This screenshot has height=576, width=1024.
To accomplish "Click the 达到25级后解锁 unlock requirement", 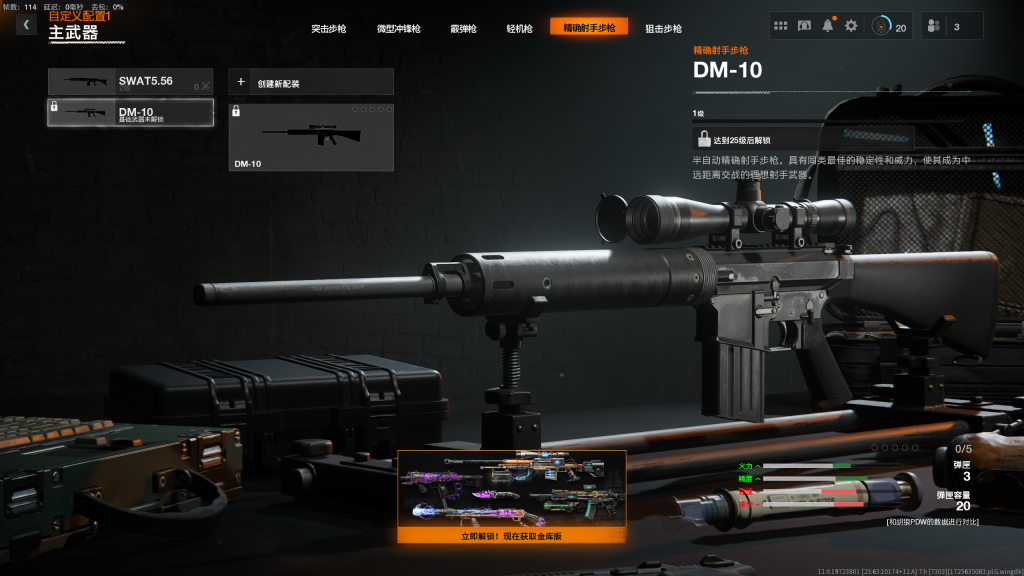I will coord(803,140).
